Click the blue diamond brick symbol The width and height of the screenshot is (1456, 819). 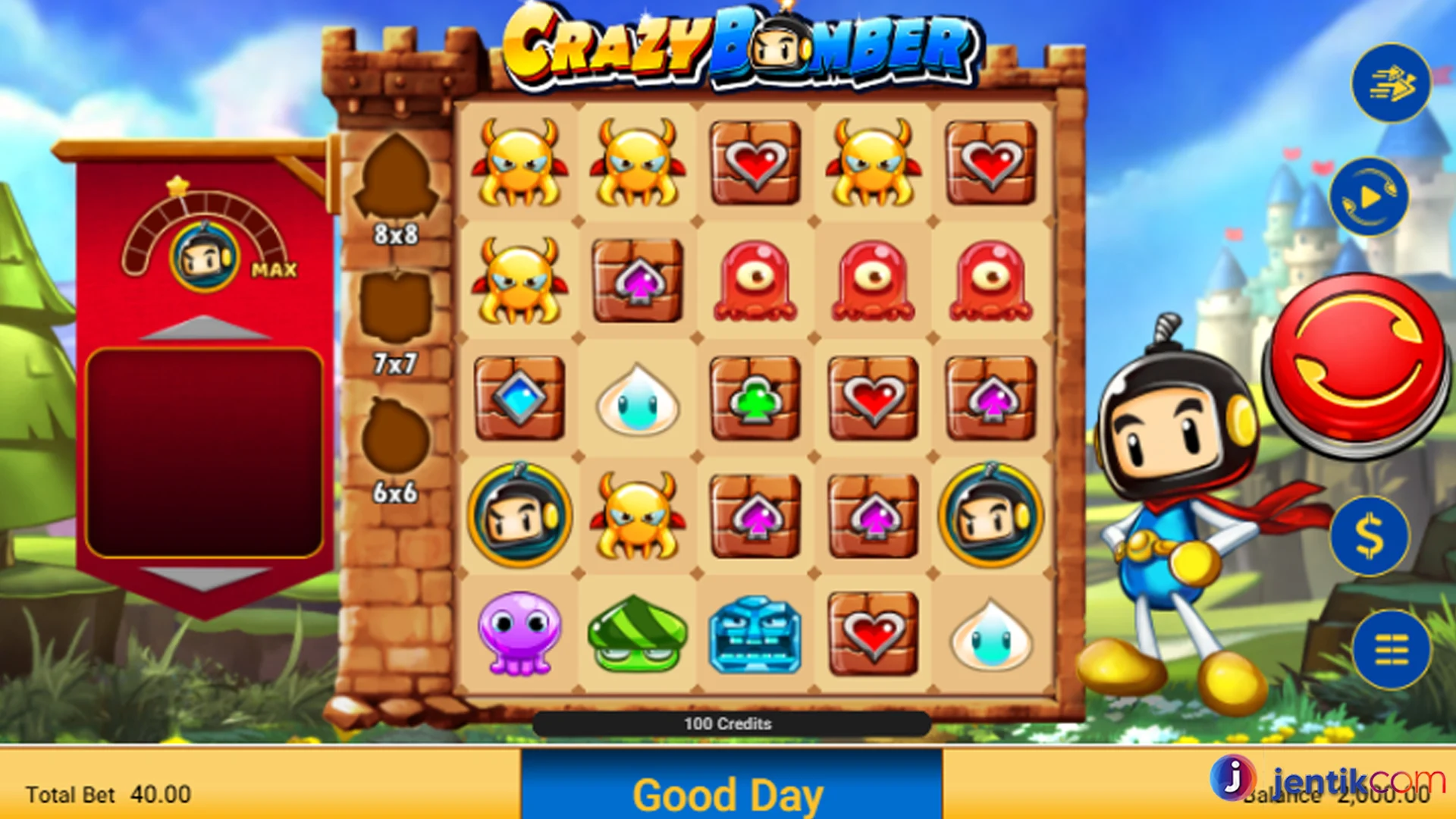tap(520, 398)
